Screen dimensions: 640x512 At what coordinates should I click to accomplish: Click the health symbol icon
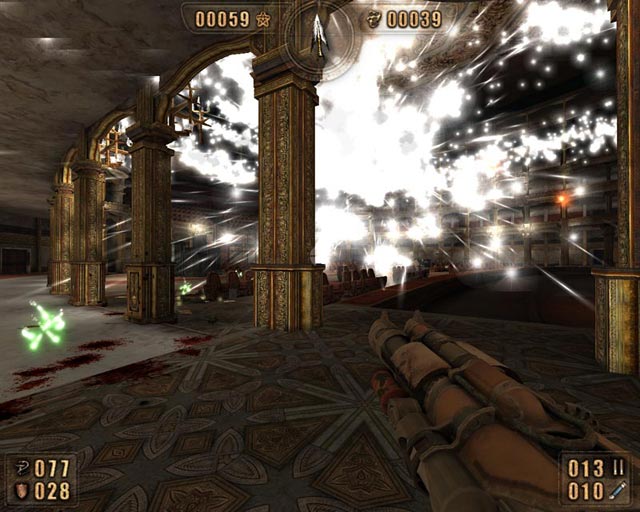click(x=21, y=469)
